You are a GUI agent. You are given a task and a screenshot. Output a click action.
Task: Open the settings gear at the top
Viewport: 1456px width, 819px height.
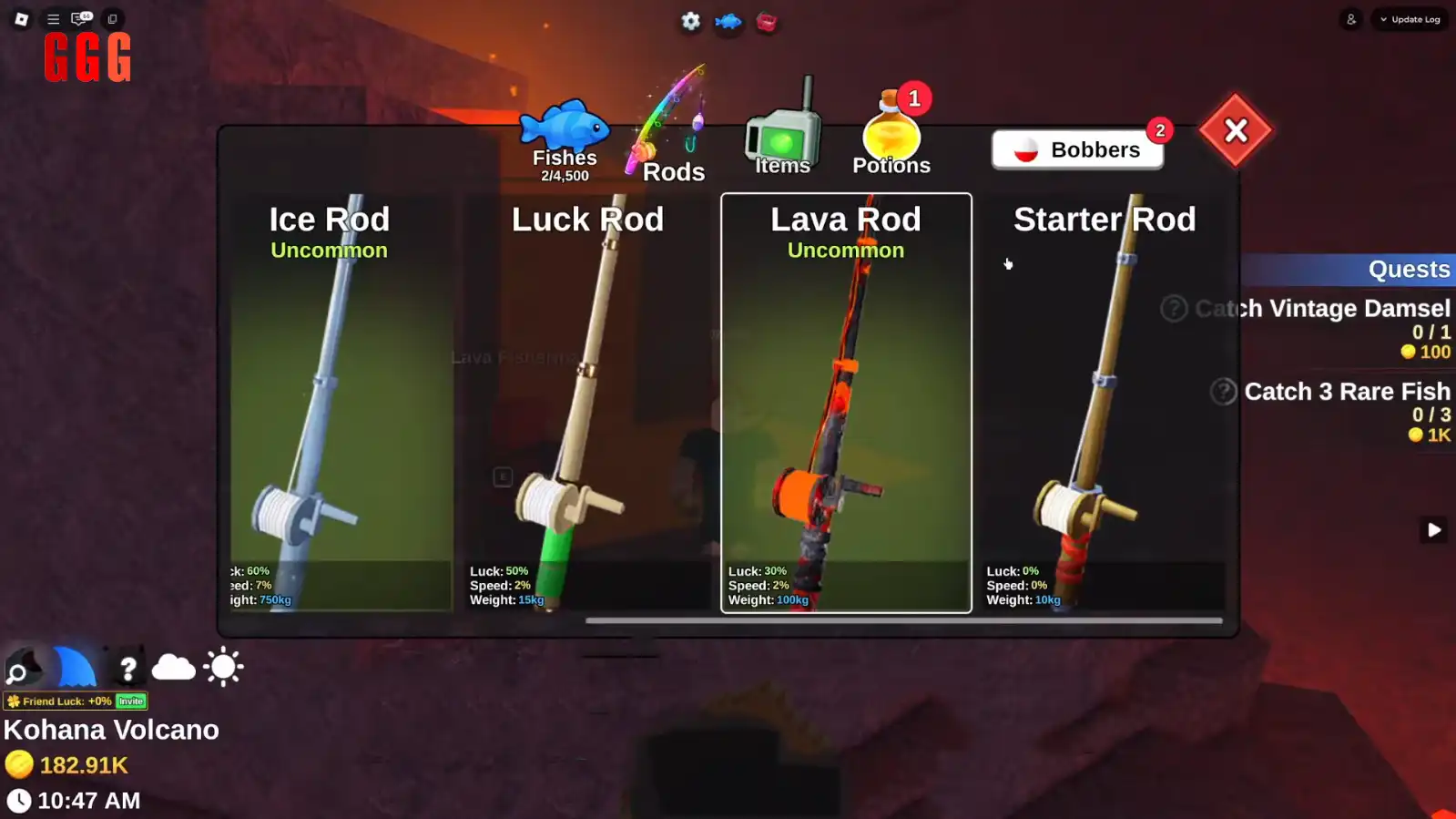[x=690, y=22]
